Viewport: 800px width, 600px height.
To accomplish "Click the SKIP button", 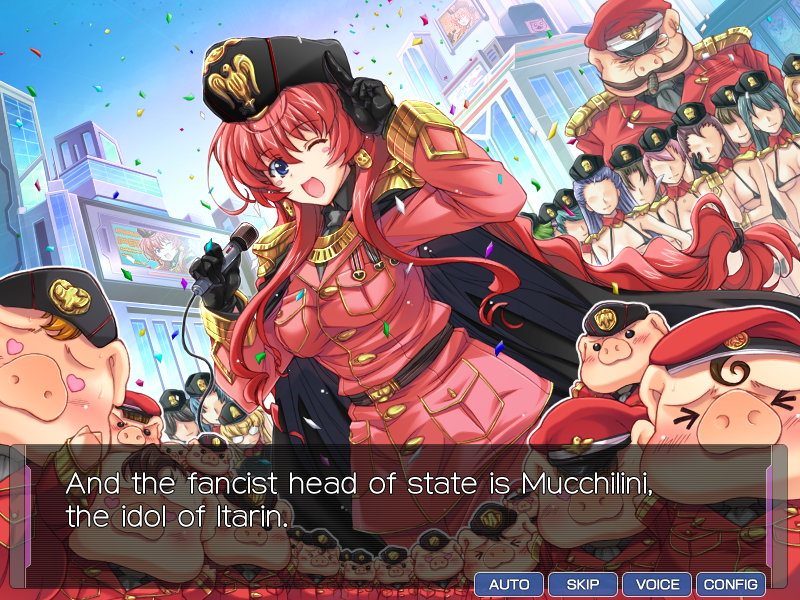I will (x=583, y=584).
